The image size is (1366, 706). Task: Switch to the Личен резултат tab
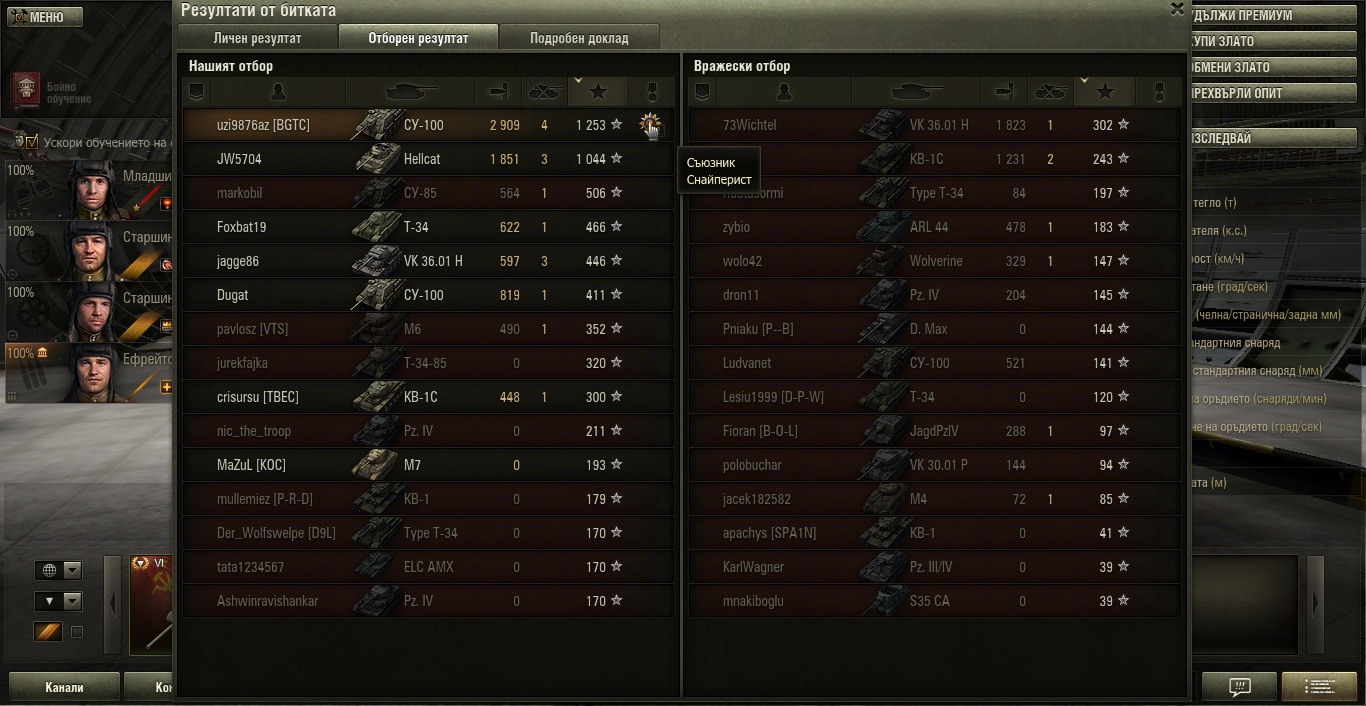257,38
